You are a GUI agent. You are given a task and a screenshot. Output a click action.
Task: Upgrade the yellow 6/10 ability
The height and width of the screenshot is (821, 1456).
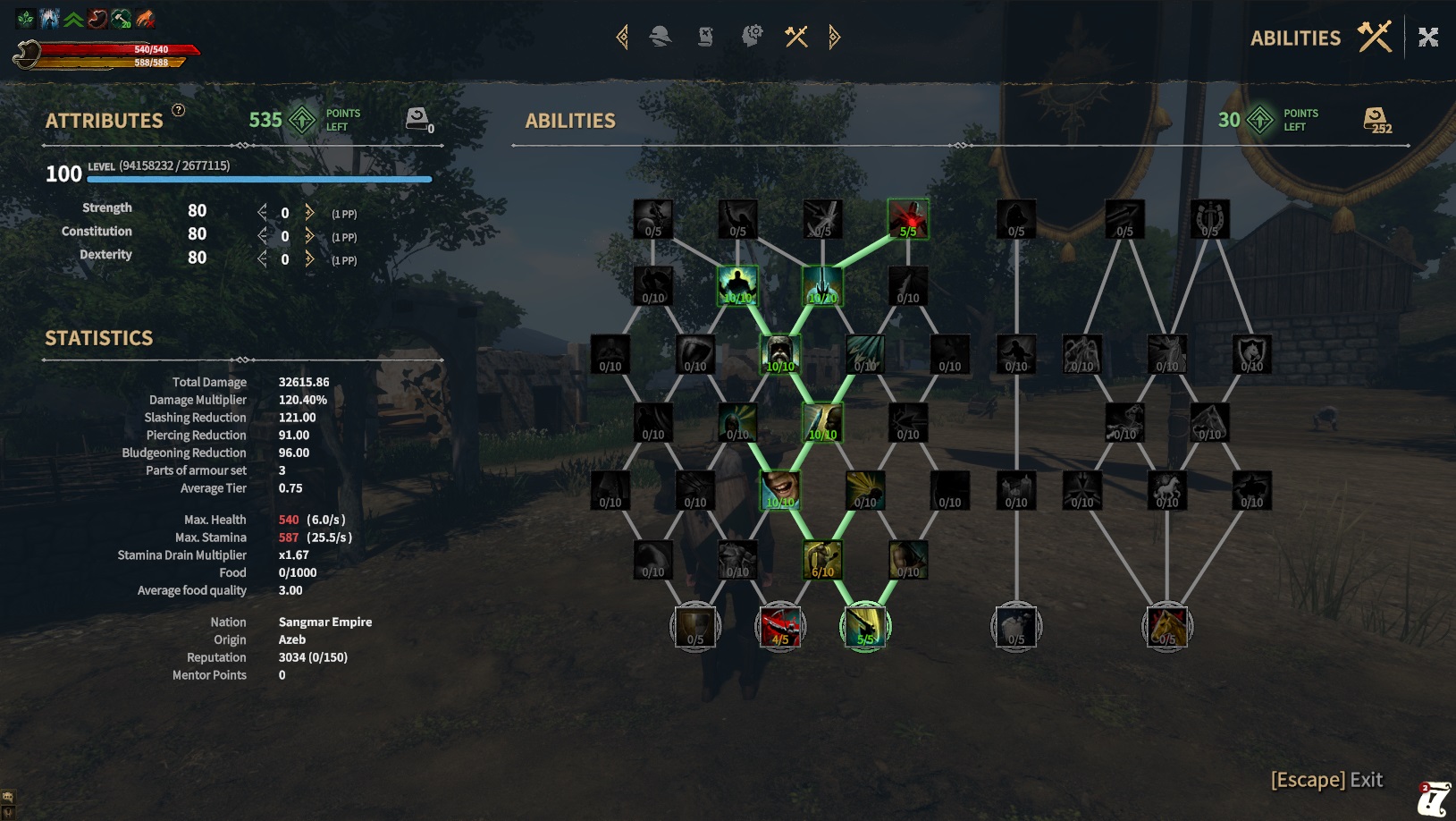pyautogui.click(x=822, y=559)
